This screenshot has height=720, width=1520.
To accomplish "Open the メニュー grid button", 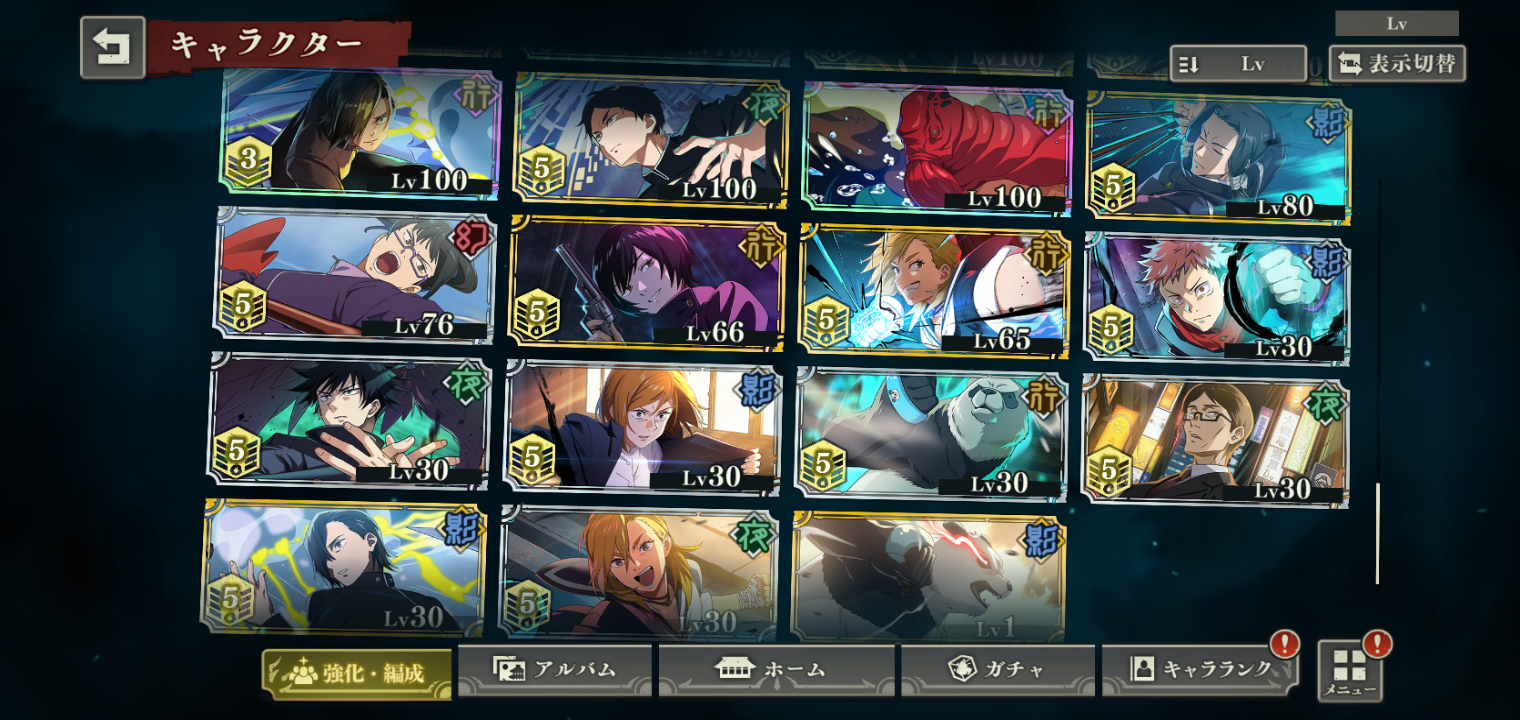I will [x=1350, y=670].
